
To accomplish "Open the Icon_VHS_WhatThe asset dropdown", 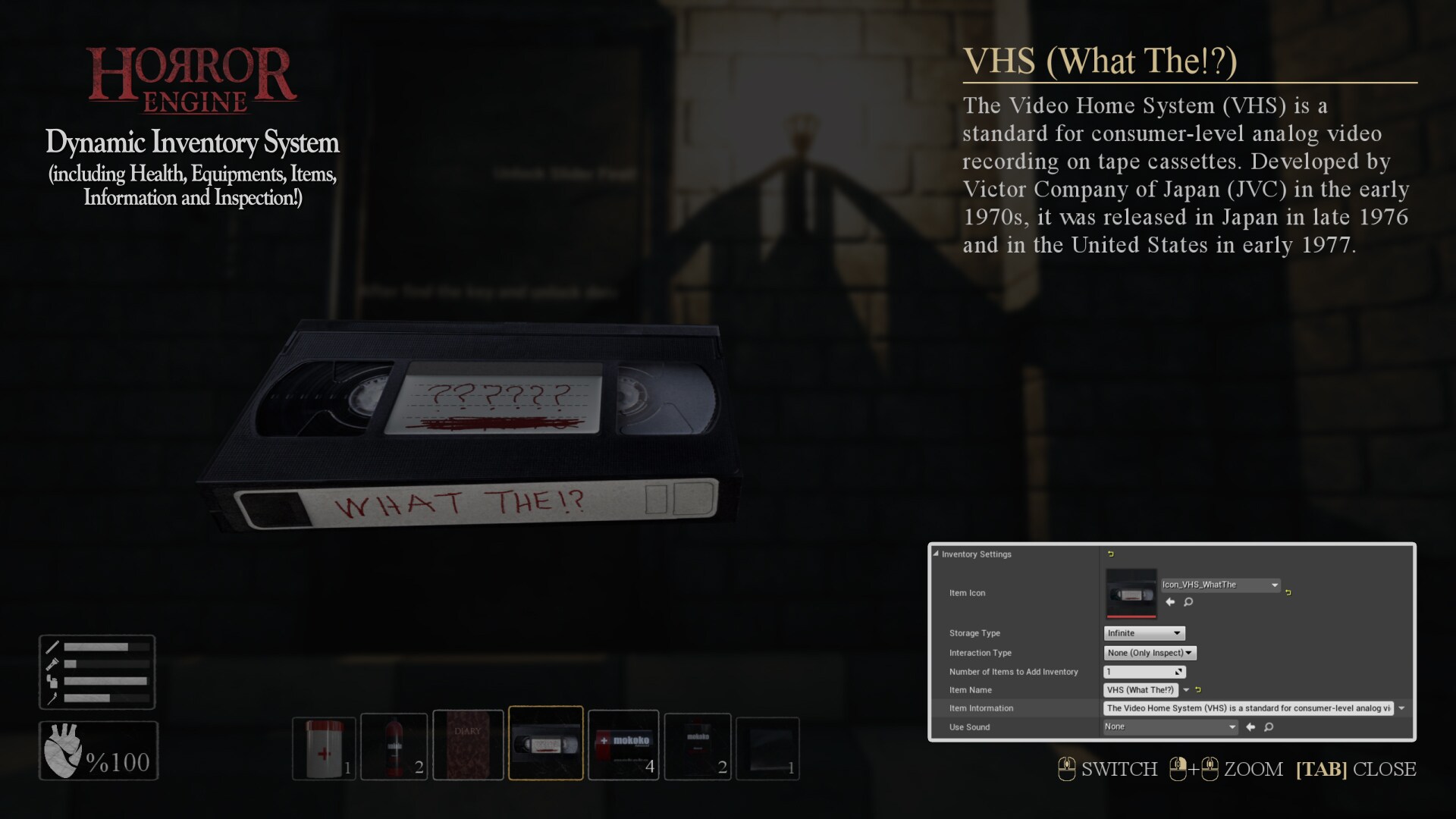I will click(1219, 585).
